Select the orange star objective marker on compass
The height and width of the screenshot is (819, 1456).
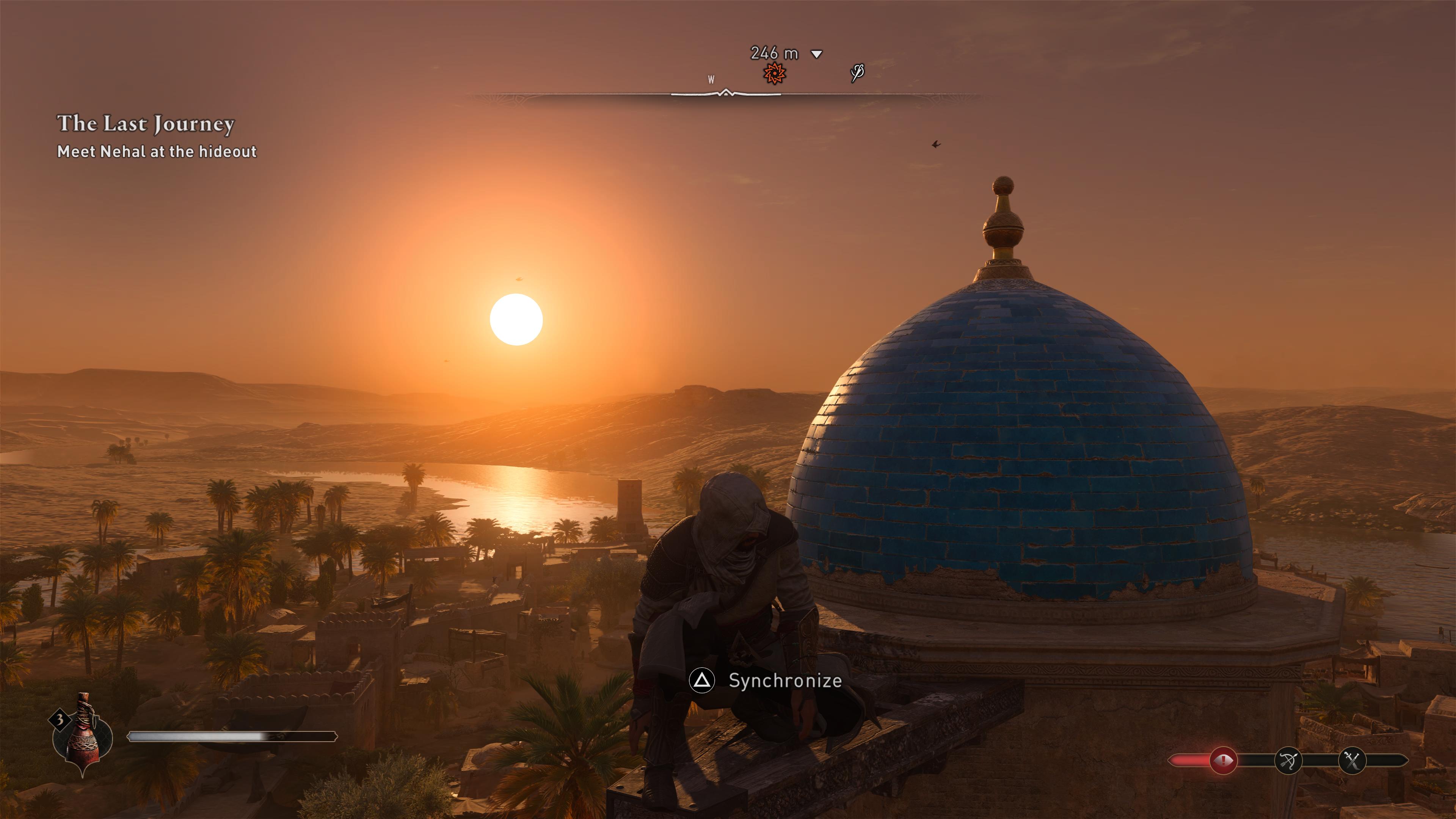(774, 73)
